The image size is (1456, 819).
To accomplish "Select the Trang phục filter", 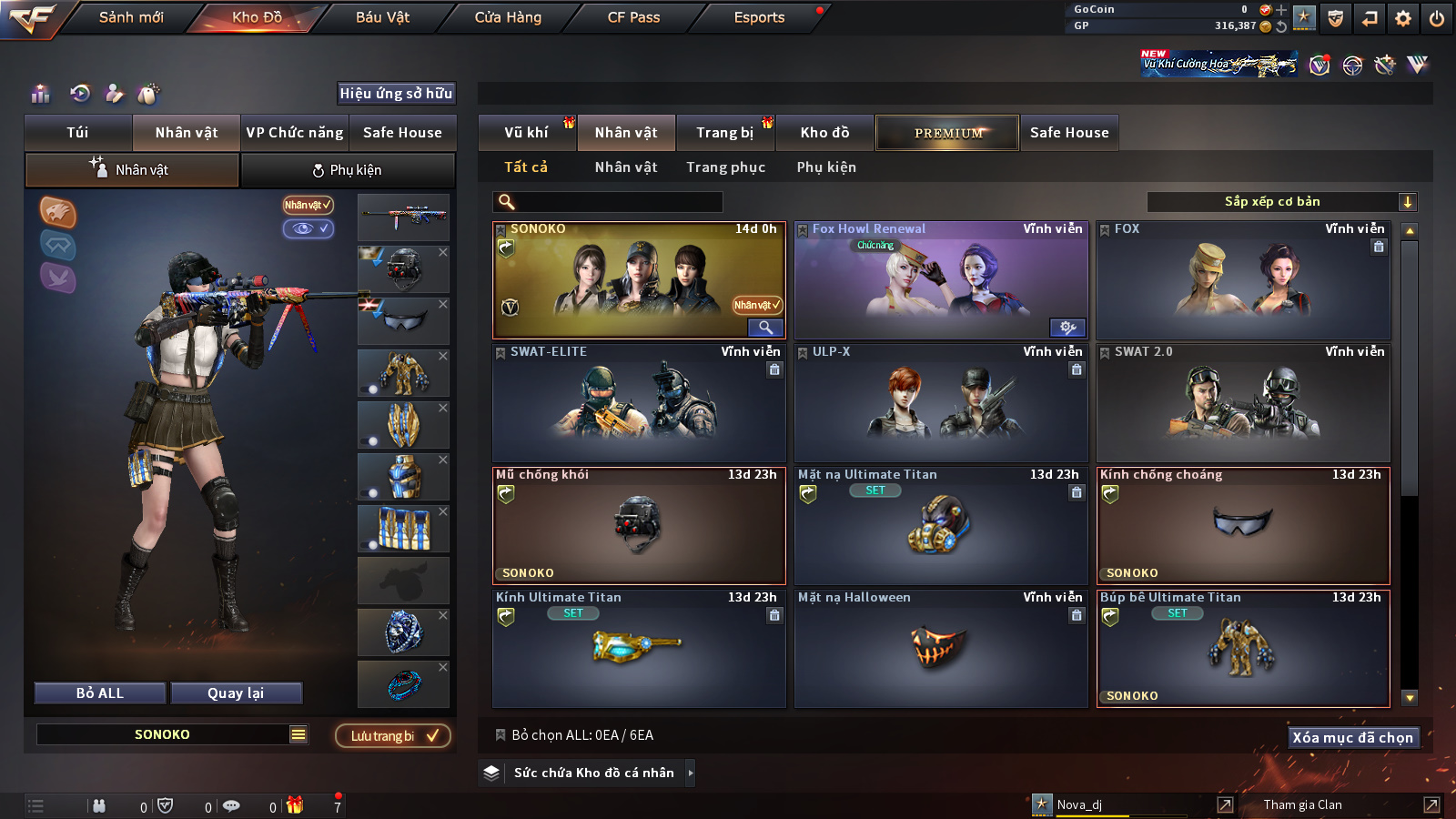I will click(x=725, y=167).
